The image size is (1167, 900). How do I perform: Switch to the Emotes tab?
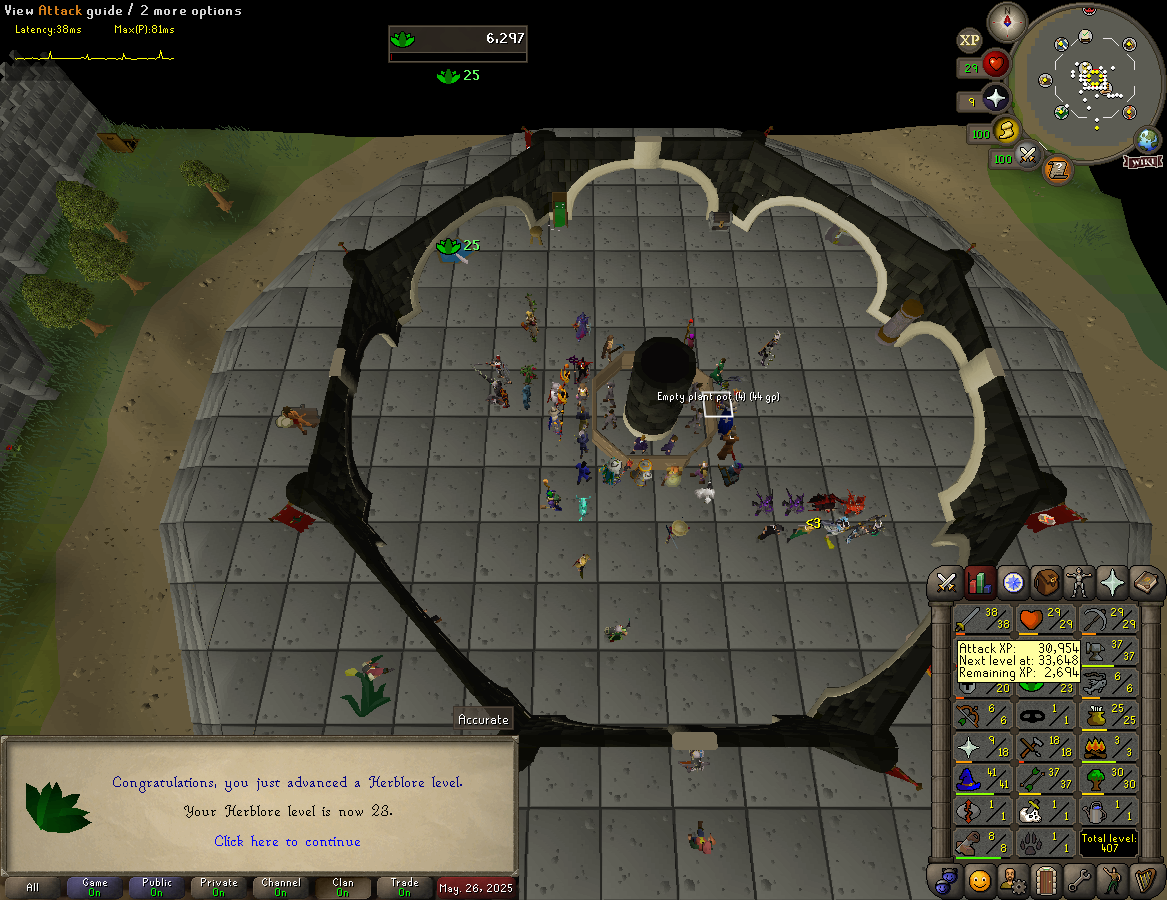(x=1112, y=880)
